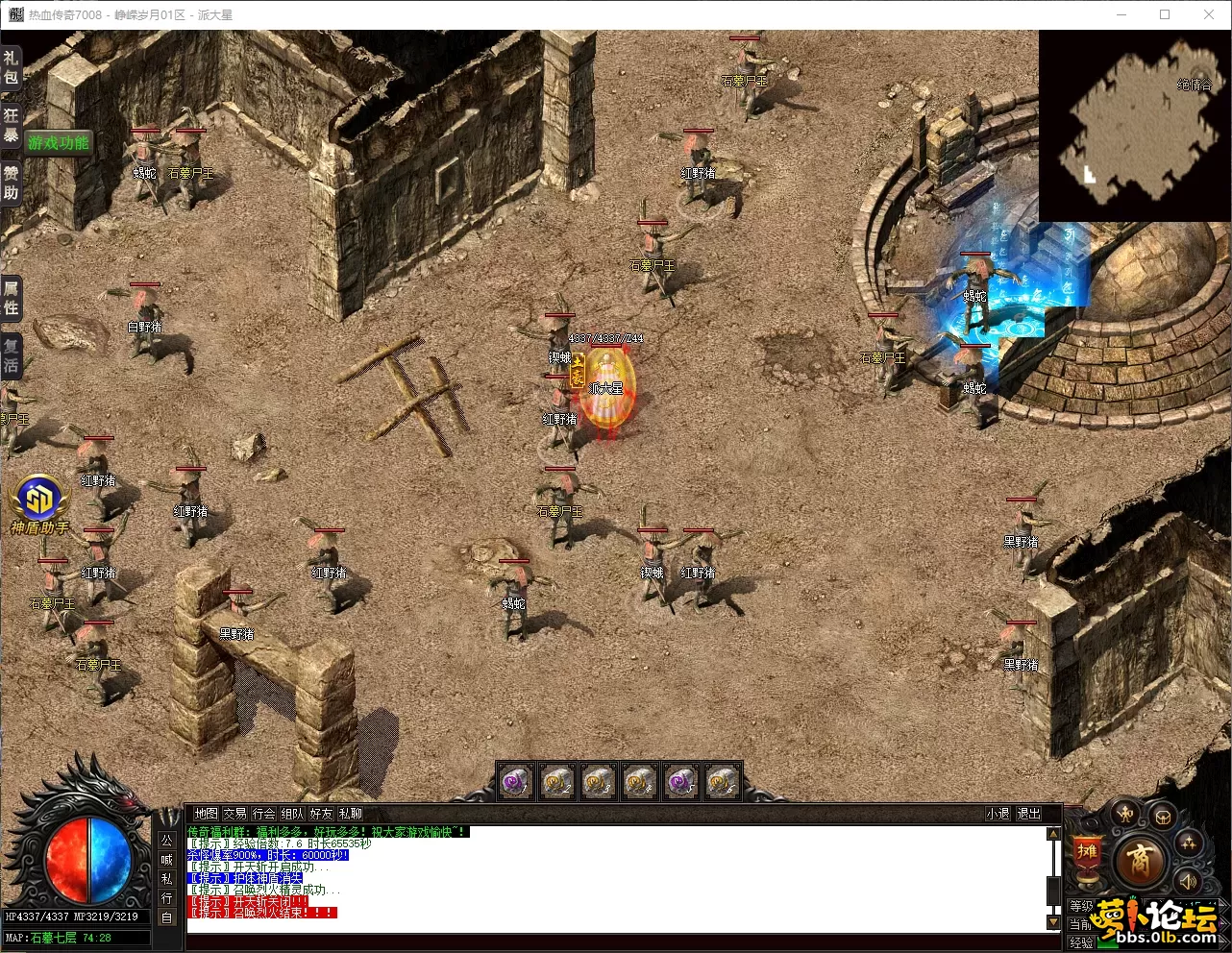Viewport: 1232px width, 953px height.
Task: Click the 小退 logout button
Action: coord(998,814)
